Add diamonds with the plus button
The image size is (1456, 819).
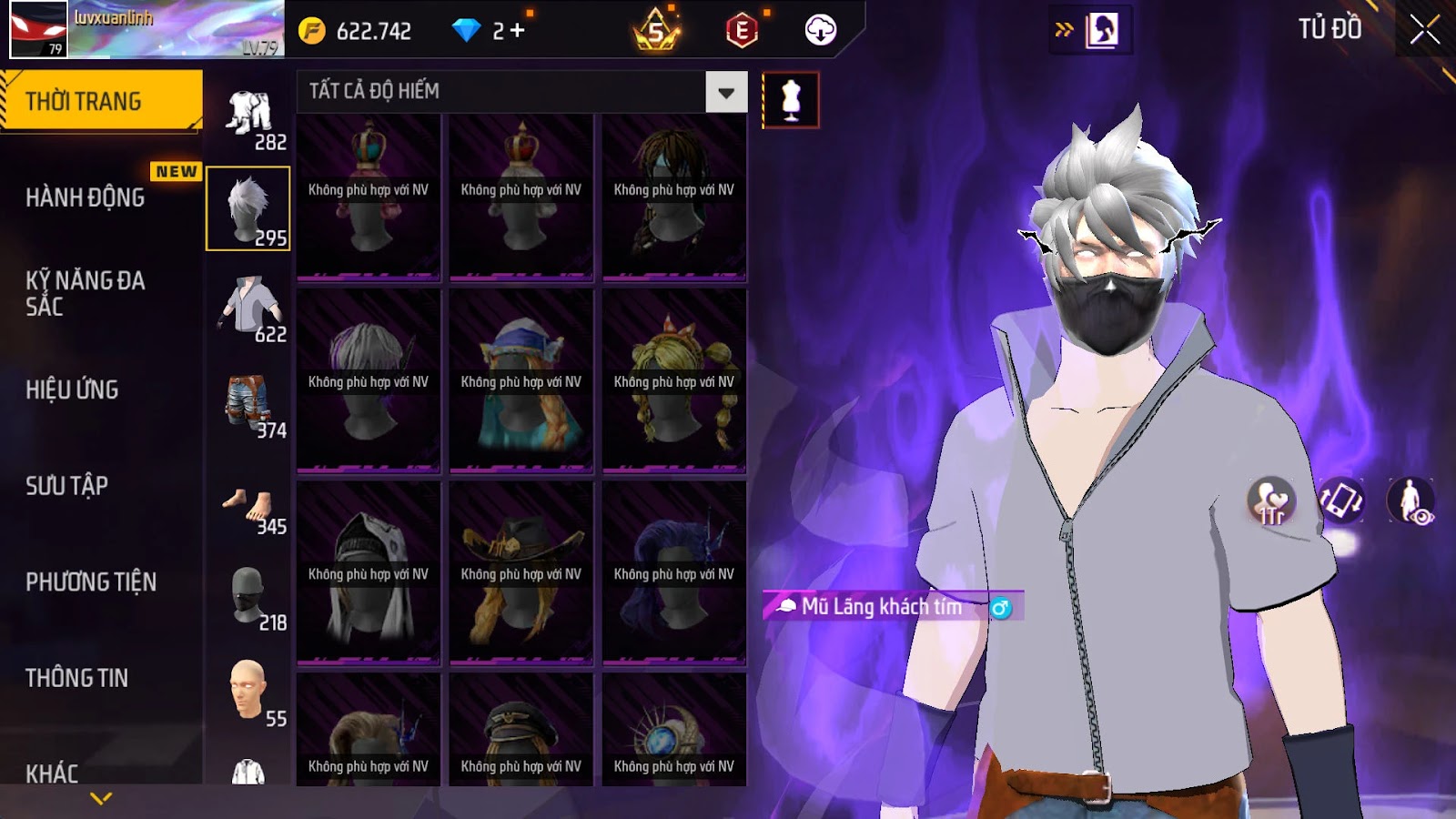point(517,31)
